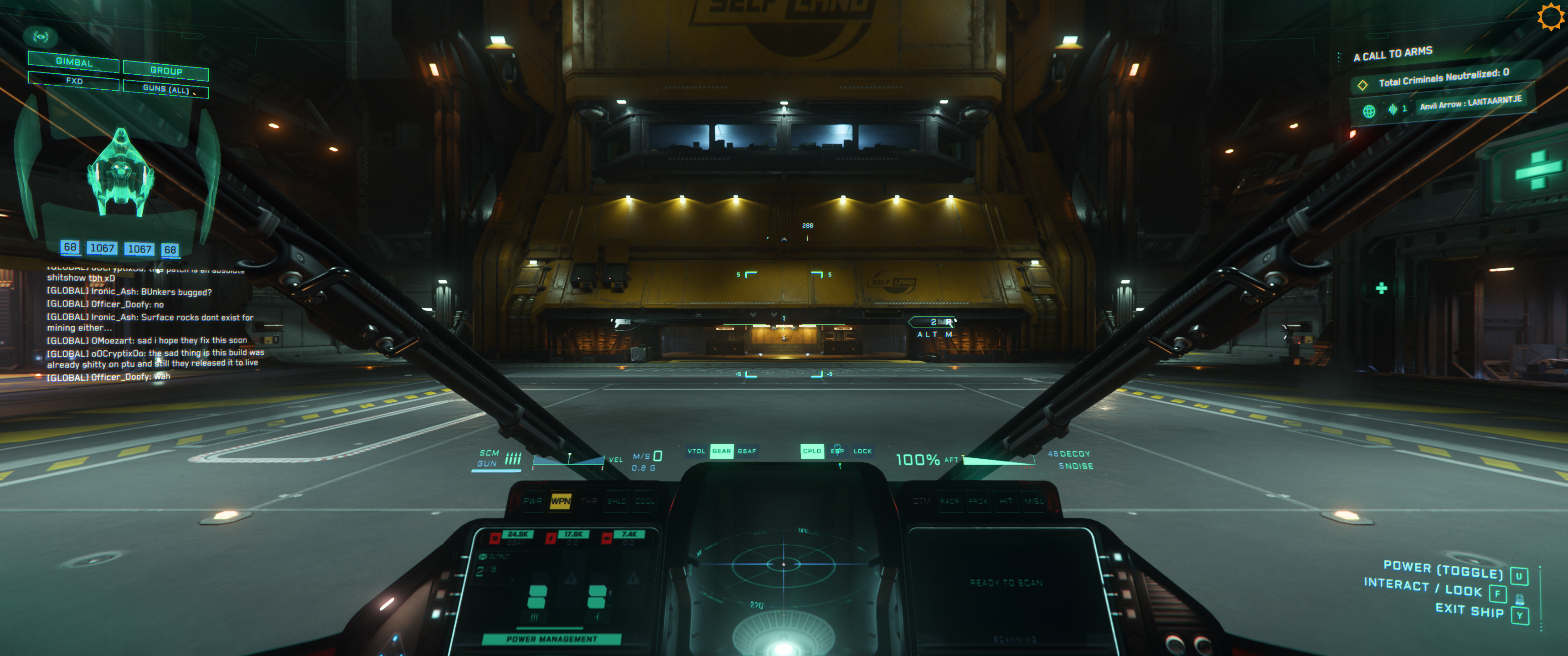Select the PROX display tab
The width and height of the screenshot is (1568, 656).
pyautogui.click(x=978, y=501)
